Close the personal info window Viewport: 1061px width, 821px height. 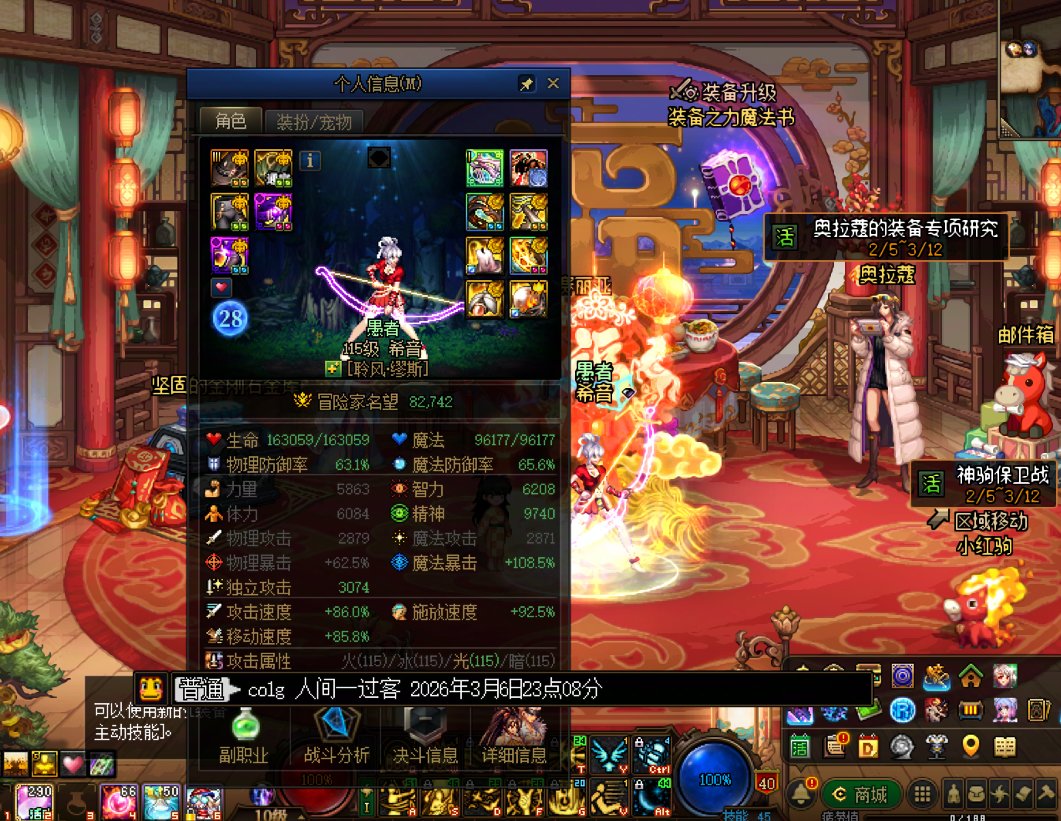[x=553, y=84]
